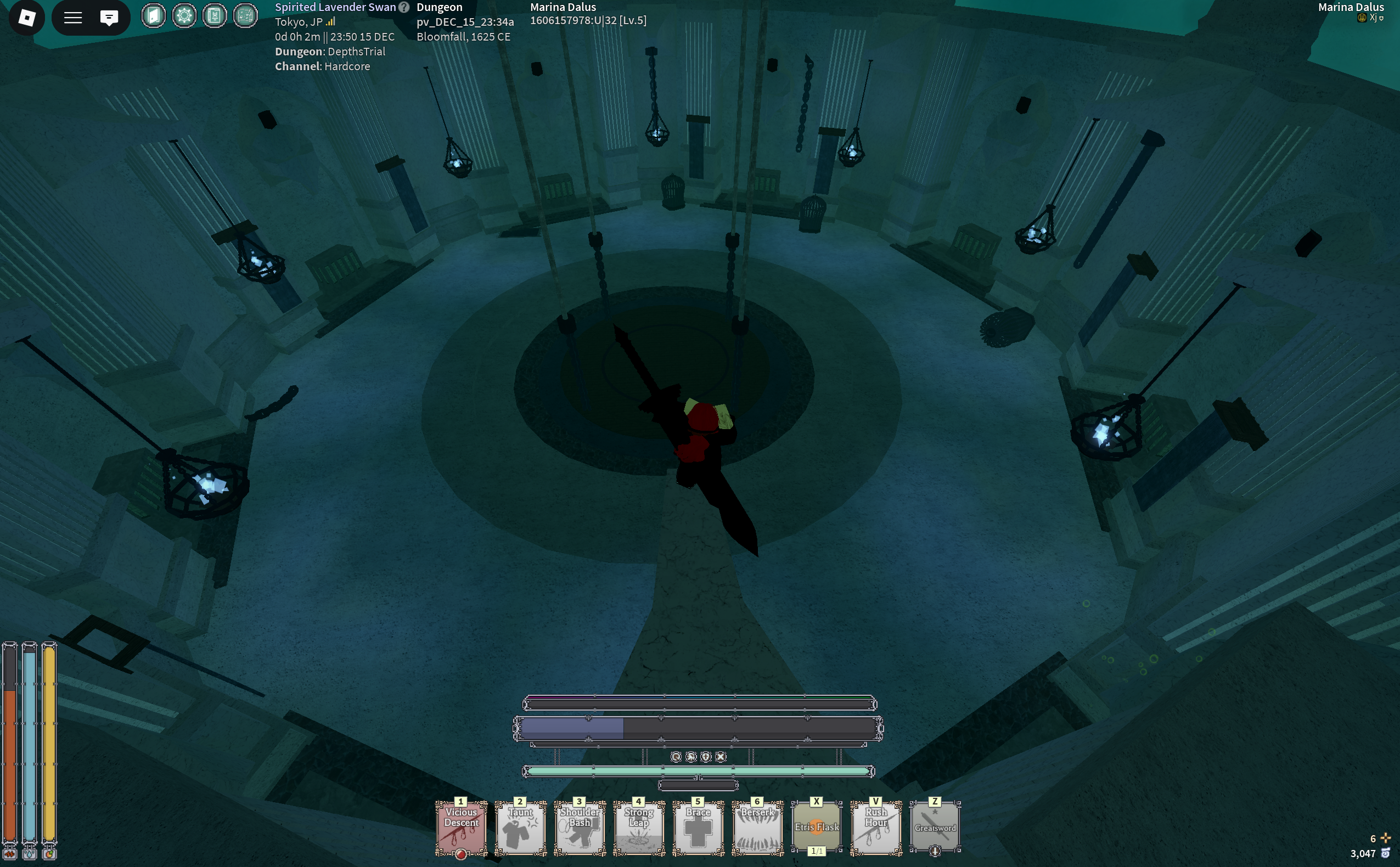Activate the Vicious Descent ability
Image resolution: width=1400 pixels, height=867 pixels.
click(x=461, y=827)
